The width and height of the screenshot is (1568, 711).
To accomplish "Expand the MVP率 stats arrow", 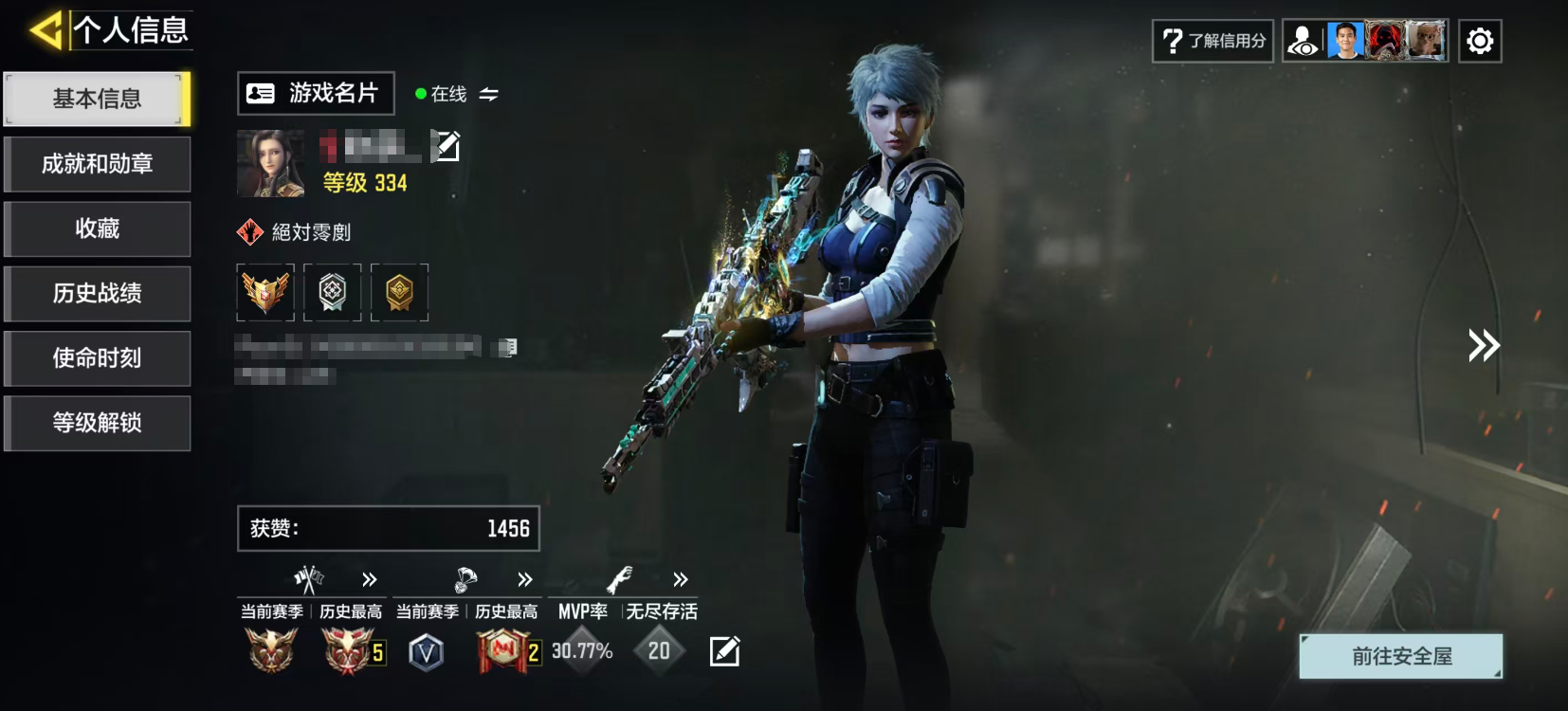I will click(x=681, y=579).
